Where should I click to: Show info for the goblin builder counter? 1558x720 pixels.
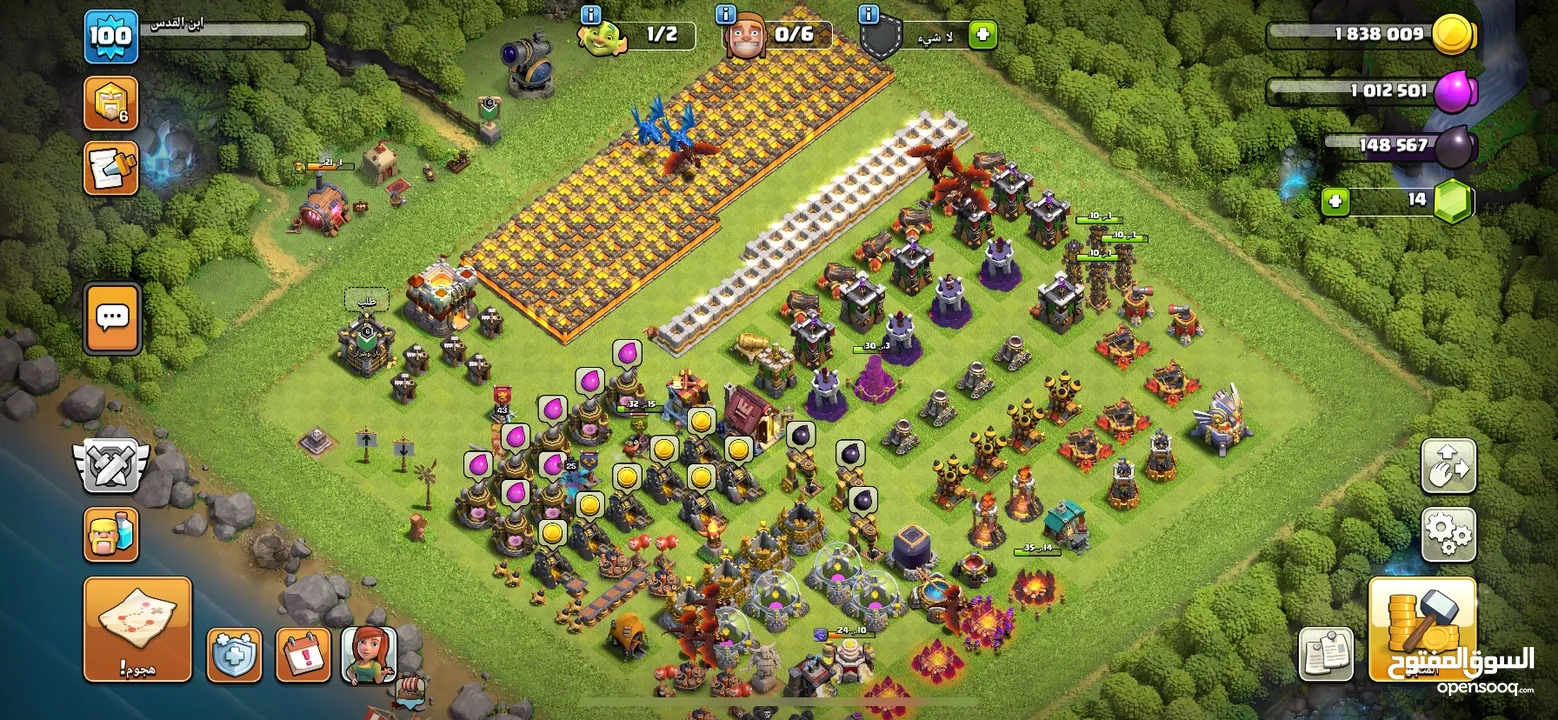(591, 15)
